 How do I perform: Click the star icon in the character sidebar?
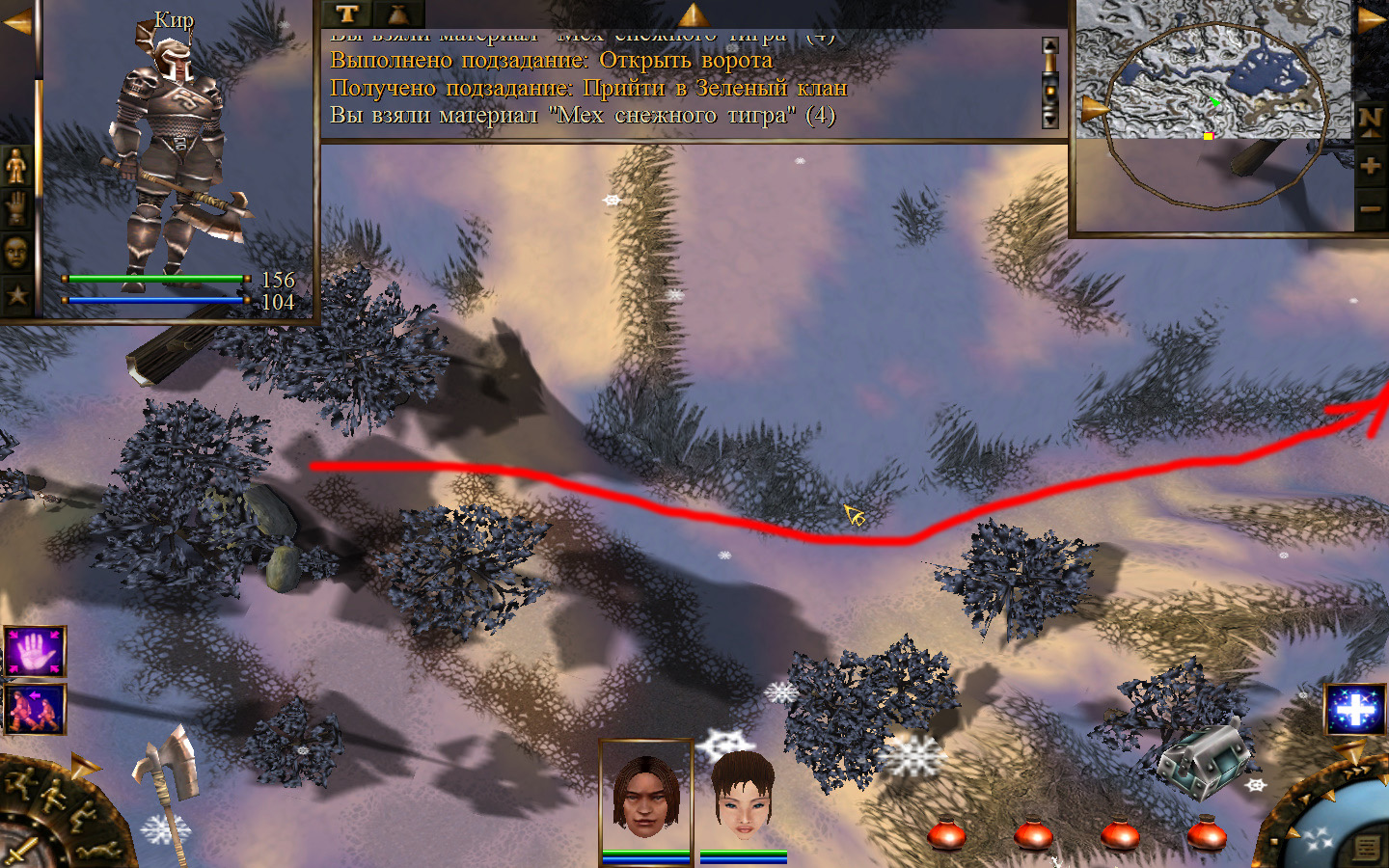(16, 294)
